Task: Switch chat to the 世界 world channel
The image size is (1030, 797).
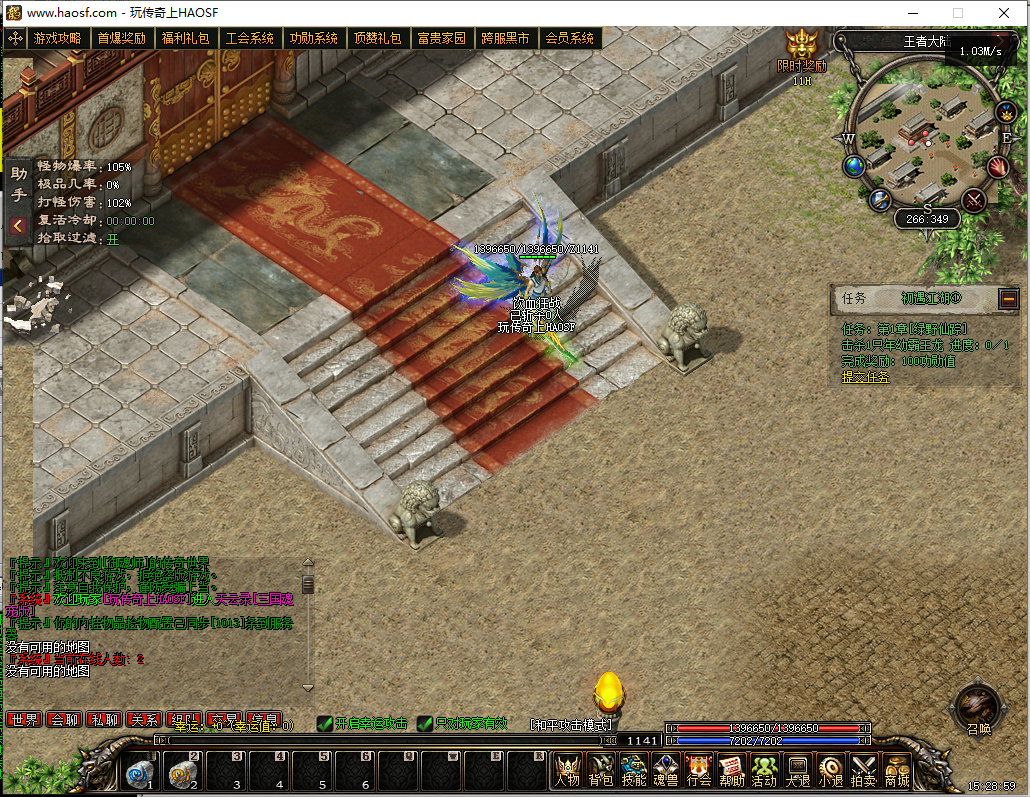Action: point(24,720)
